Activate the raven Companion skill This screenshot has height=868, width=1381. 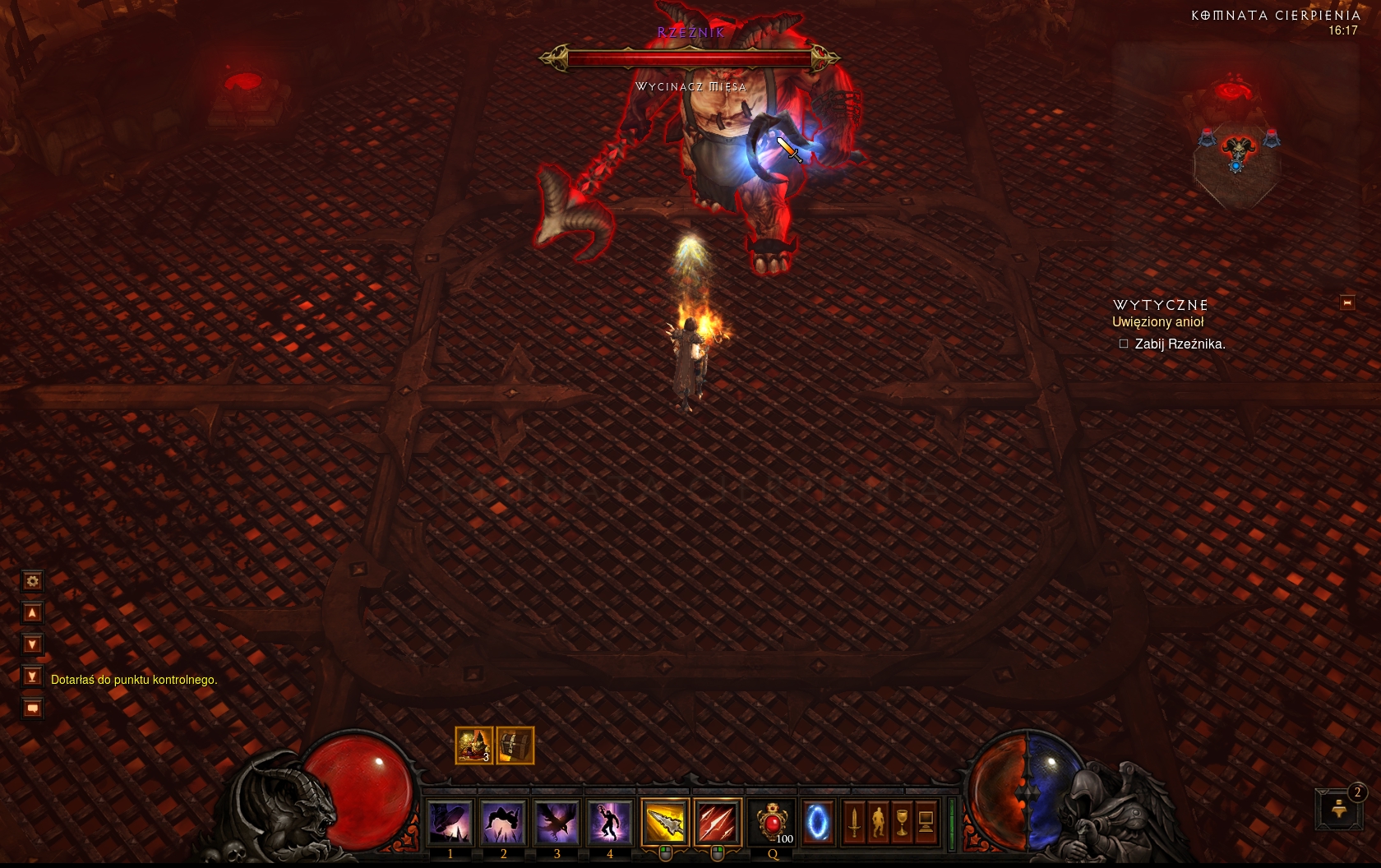point(557,822)
